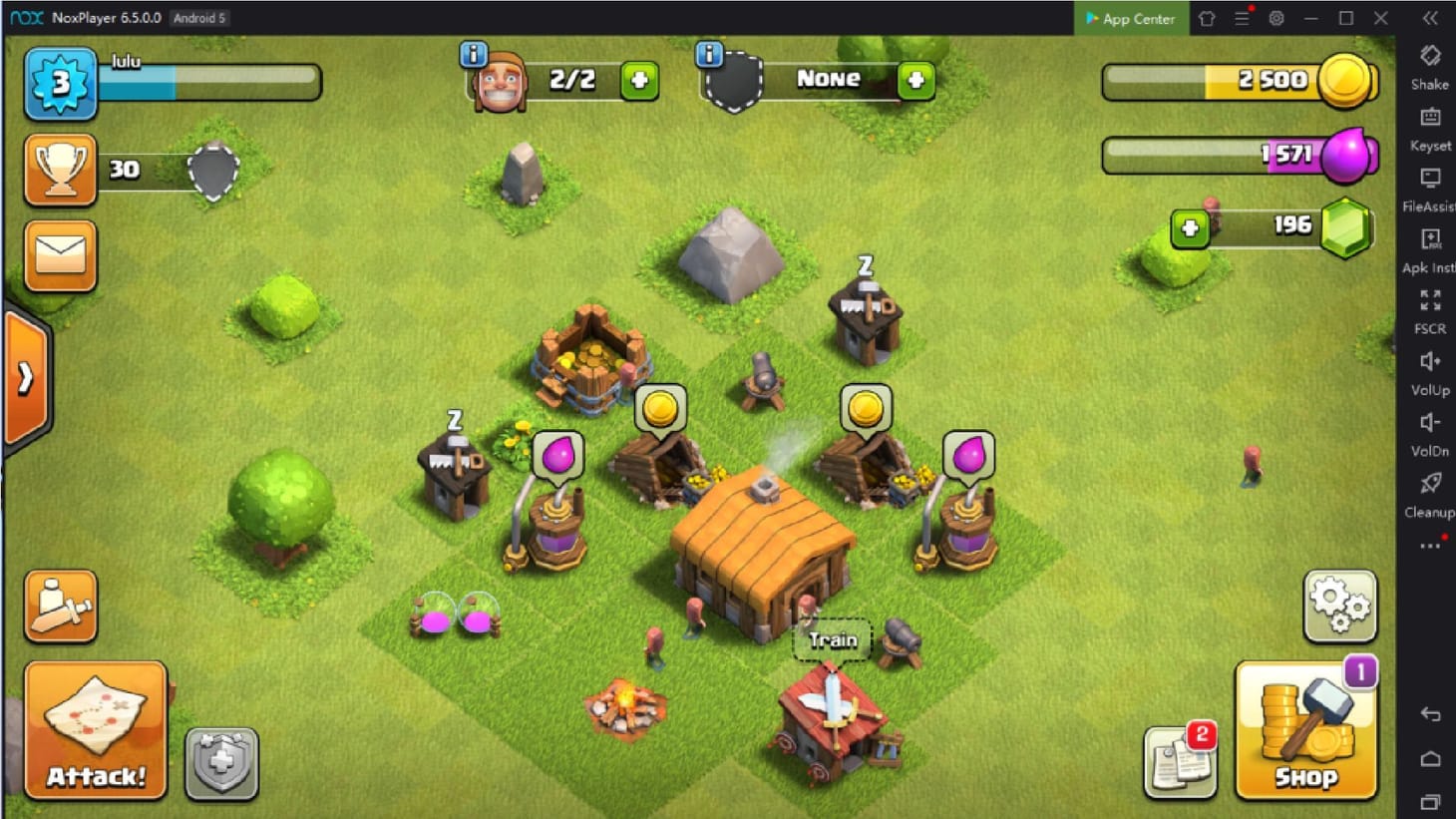Image resolution: width=1456 pixels, height=819 pixels.
Task: Open more sidebar options via ellipsis
Action: tap(1429, 544)
